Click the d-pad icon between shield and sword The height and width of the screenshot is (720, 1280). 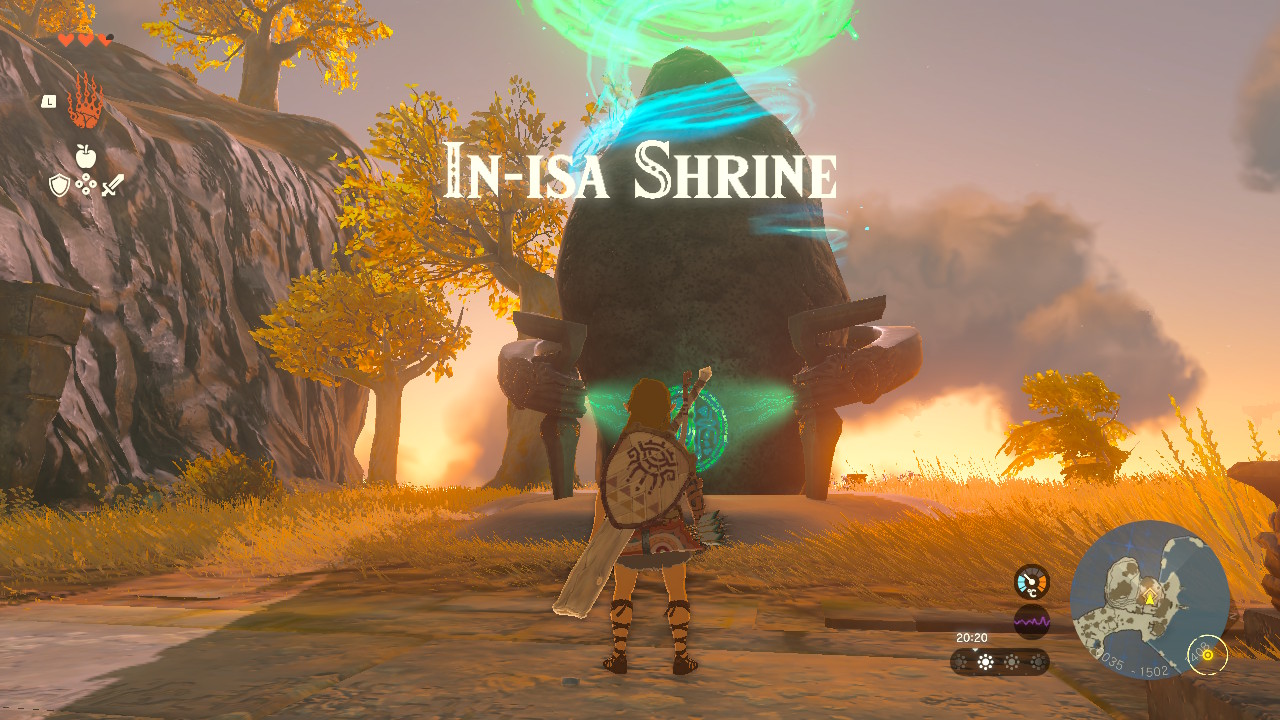coord(85,184)
